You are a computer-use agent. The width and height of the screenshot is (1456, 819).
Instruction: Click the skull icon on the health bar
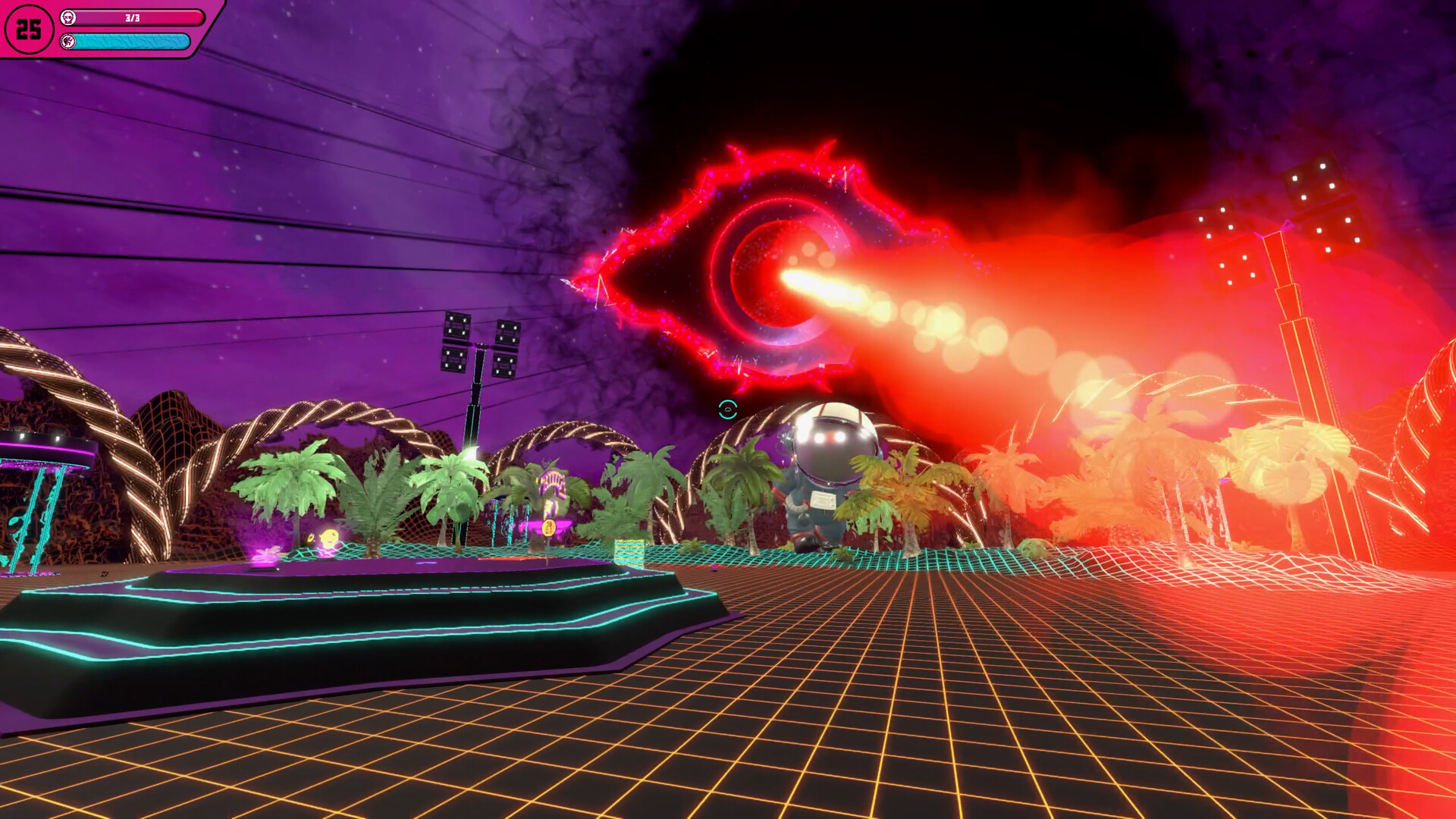[69, 17]
